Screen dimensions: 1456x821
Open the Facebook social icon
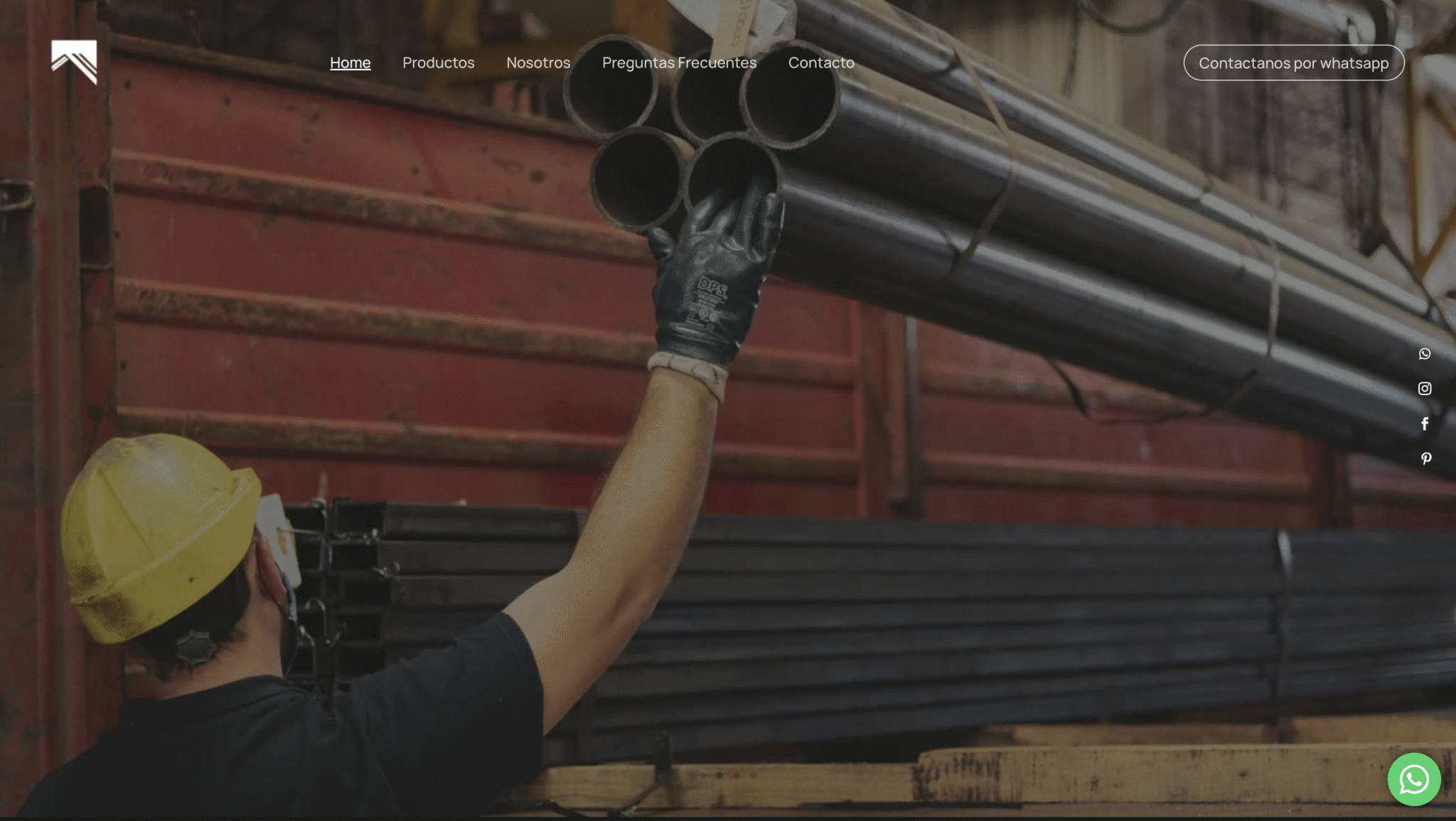1425,424
